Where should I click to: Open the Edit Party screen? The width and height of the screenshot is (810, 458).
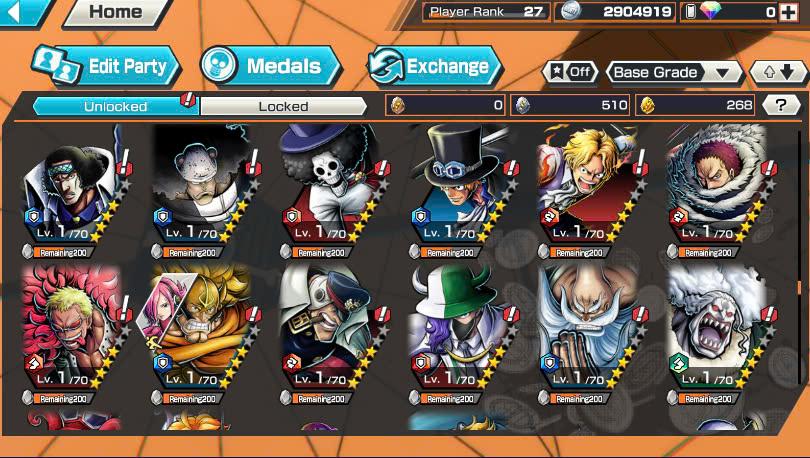(x=107, y=66)
